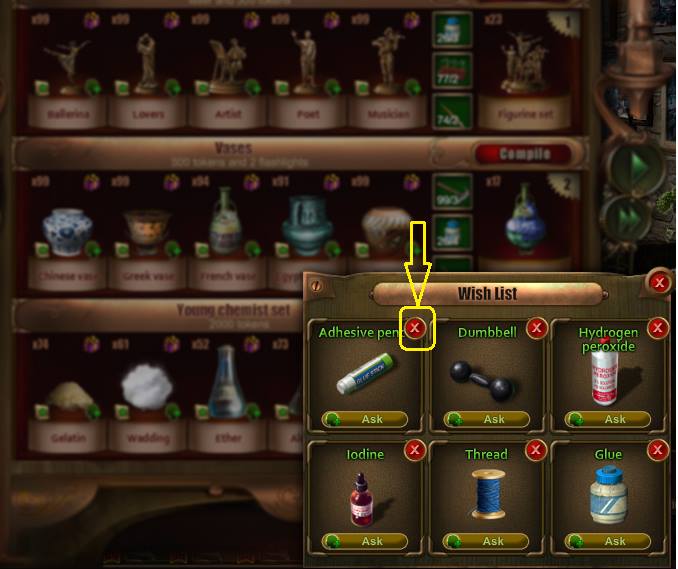Image resolution: width=678 pixels, height=569 pixels.
Task: Remove Hydrogen peroxide from the wish list
Action: [x=658, y=327]
